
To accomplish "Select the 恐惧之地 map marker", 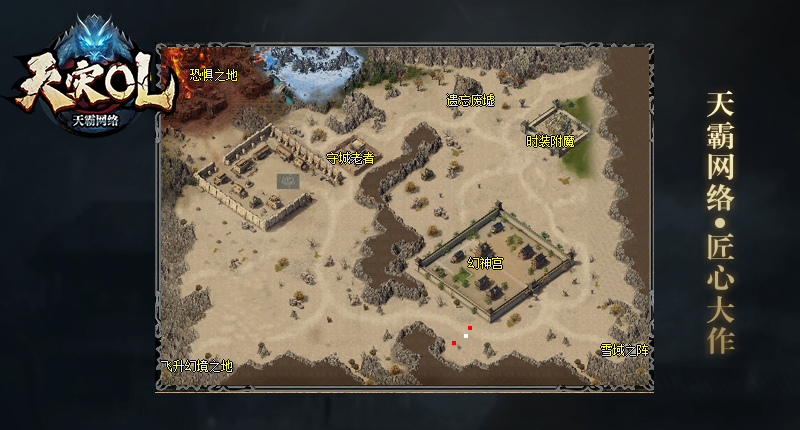I will click(214, 74).
